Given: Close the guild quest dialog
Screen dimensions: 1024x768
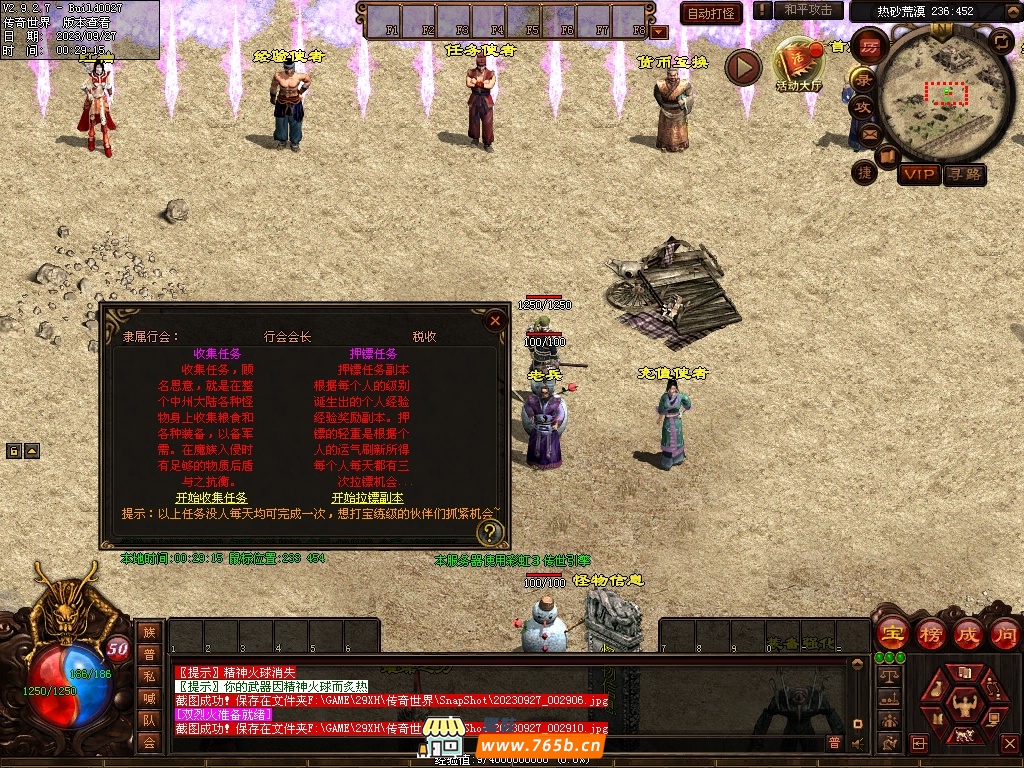Looking at the screenshot, I should coord(495,321).
